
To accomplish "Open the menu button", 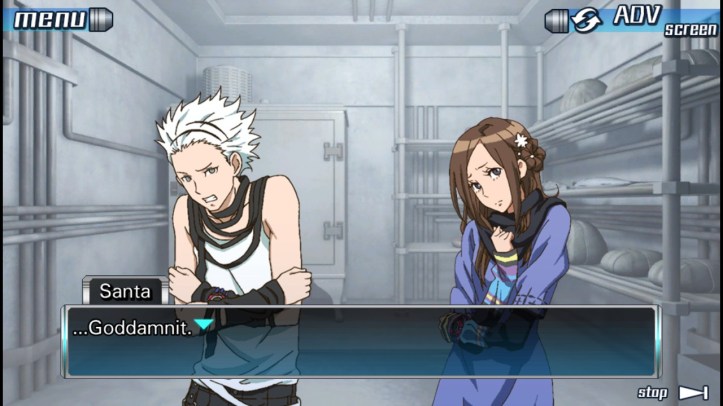I will tap(57, 18).
